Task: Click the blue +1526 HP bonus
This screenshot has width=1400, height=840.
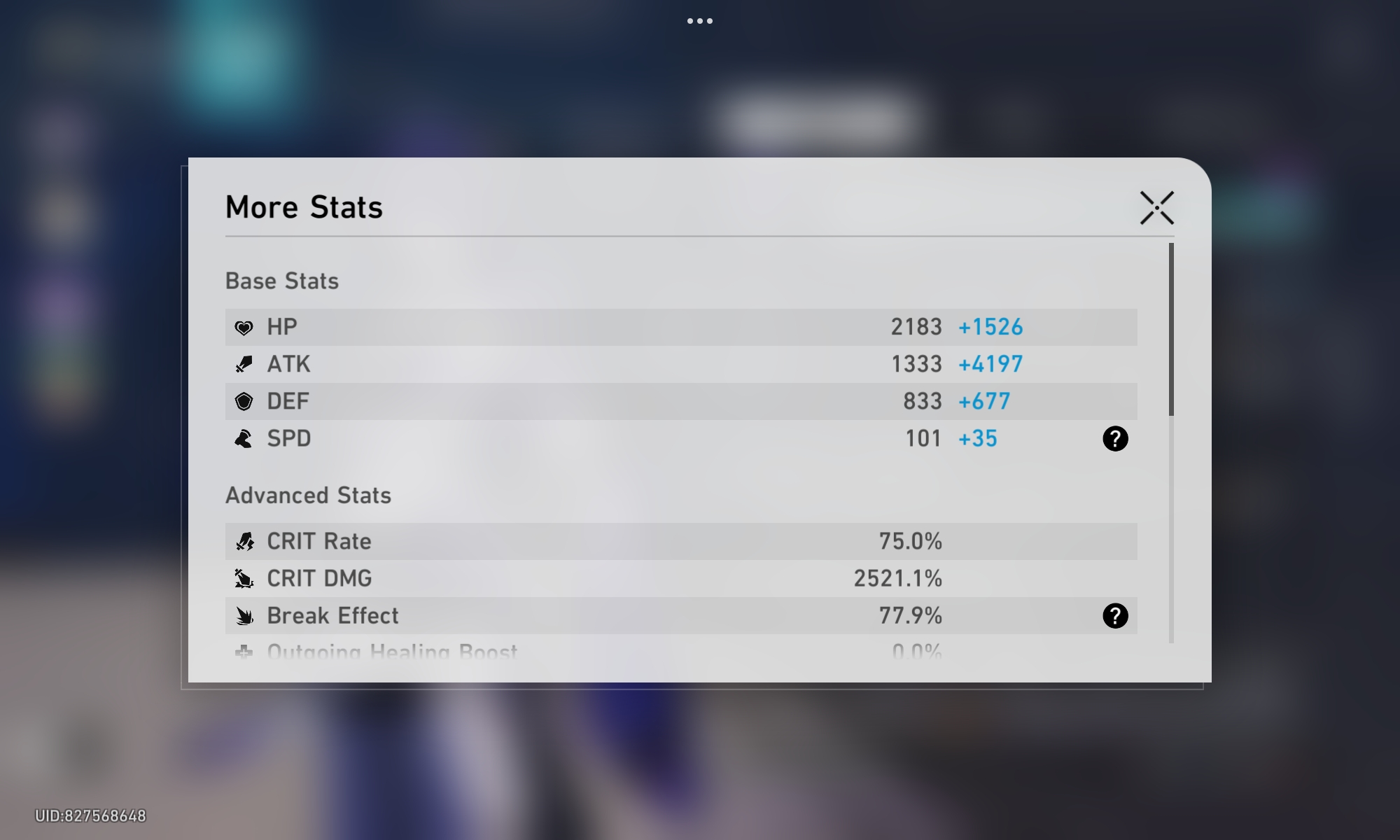Action: tap(990, 326)
